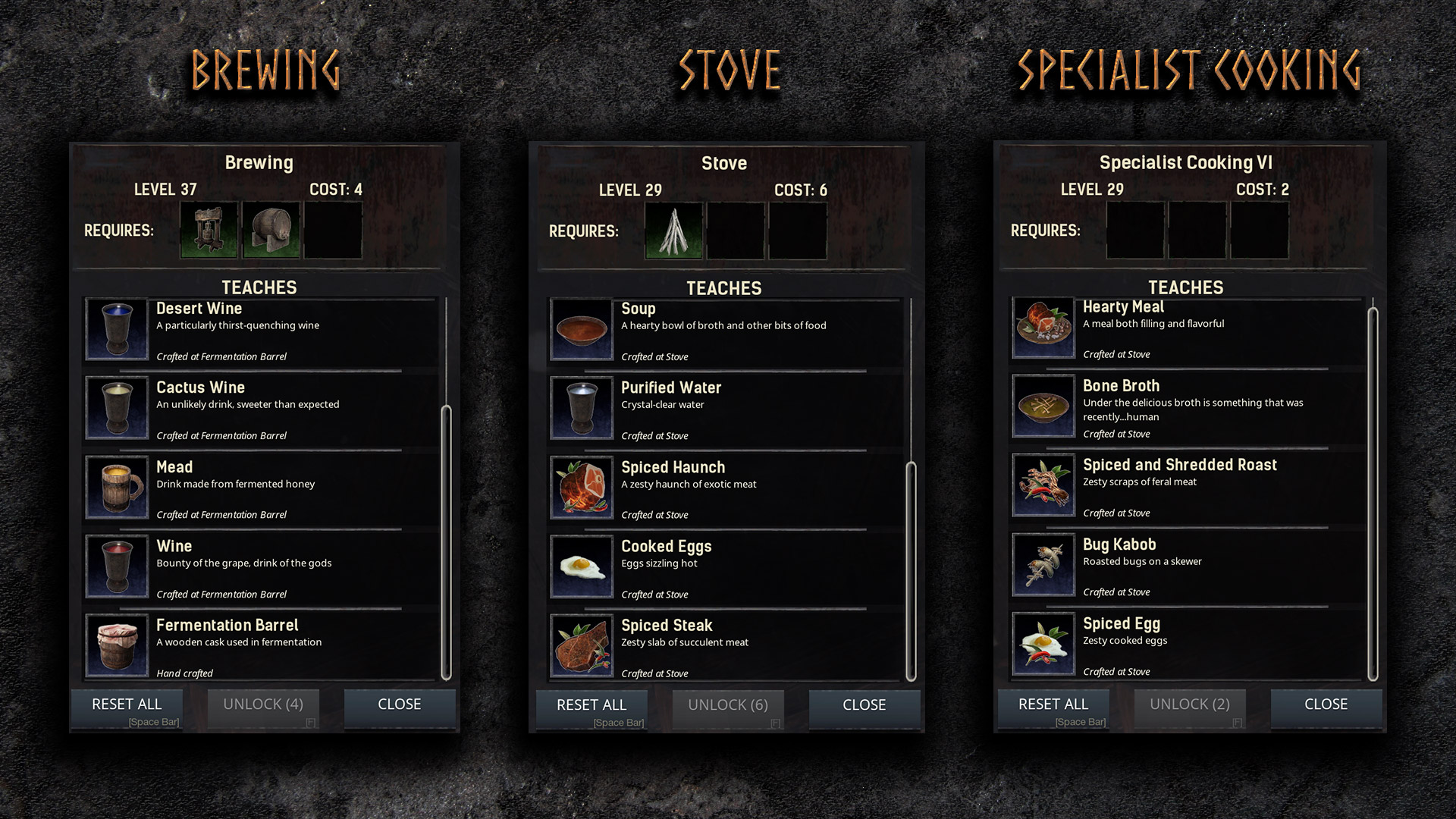Select the Unlock (4) Brewing button

coord(262,704)
